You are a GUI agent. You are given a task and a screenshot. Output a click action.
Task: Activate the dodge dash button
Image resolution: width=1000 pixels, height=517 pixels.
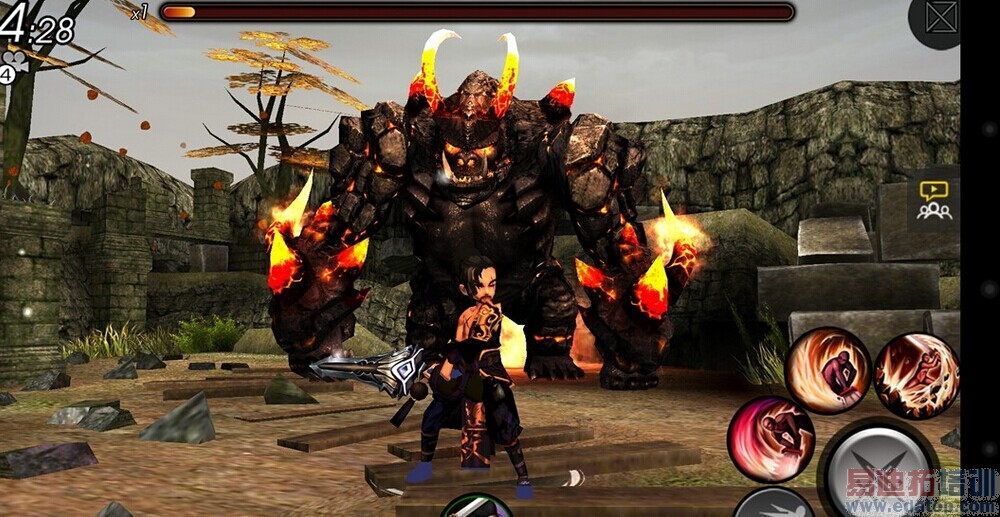pyautogui.click(x=772, y=504)
